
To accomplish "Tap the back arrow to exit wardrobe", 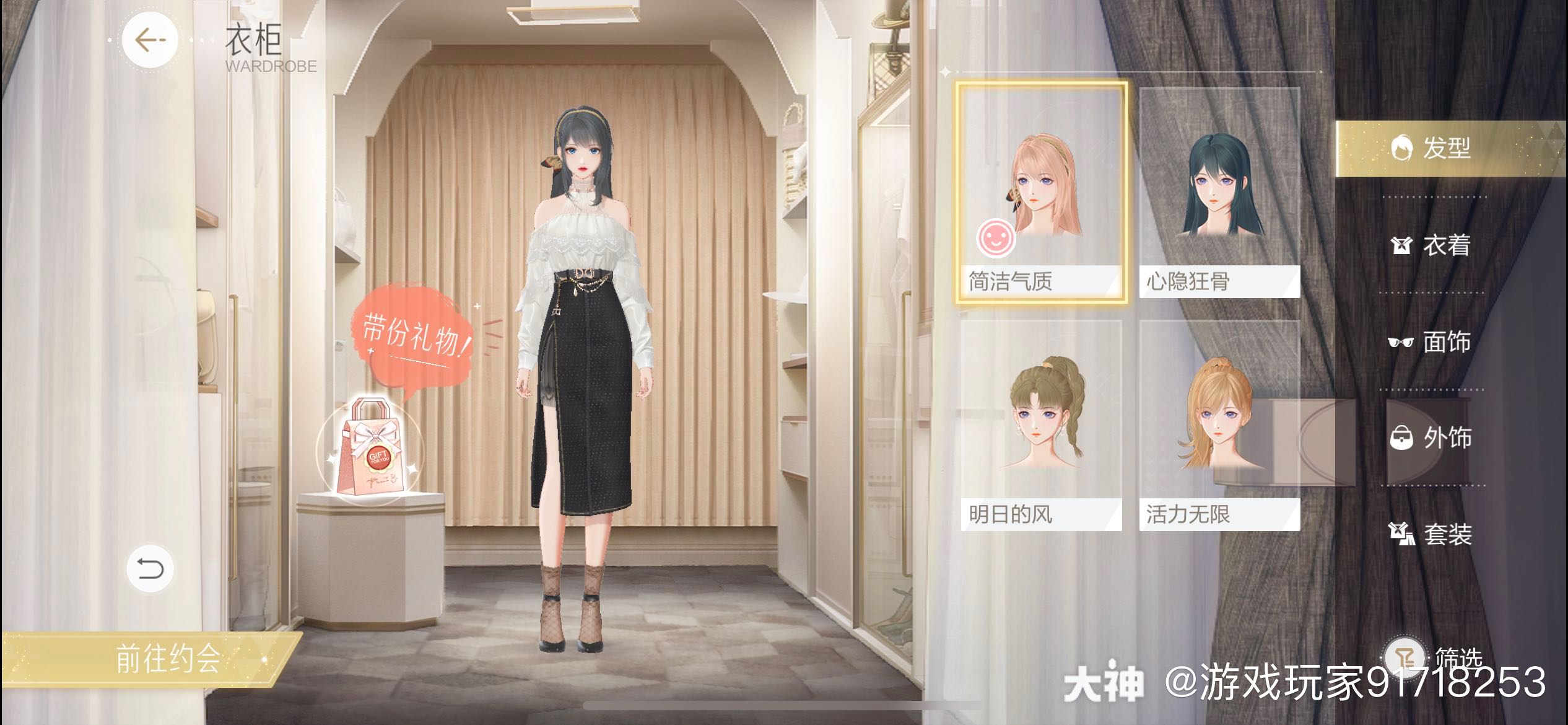I will click(x=147, y=40).
